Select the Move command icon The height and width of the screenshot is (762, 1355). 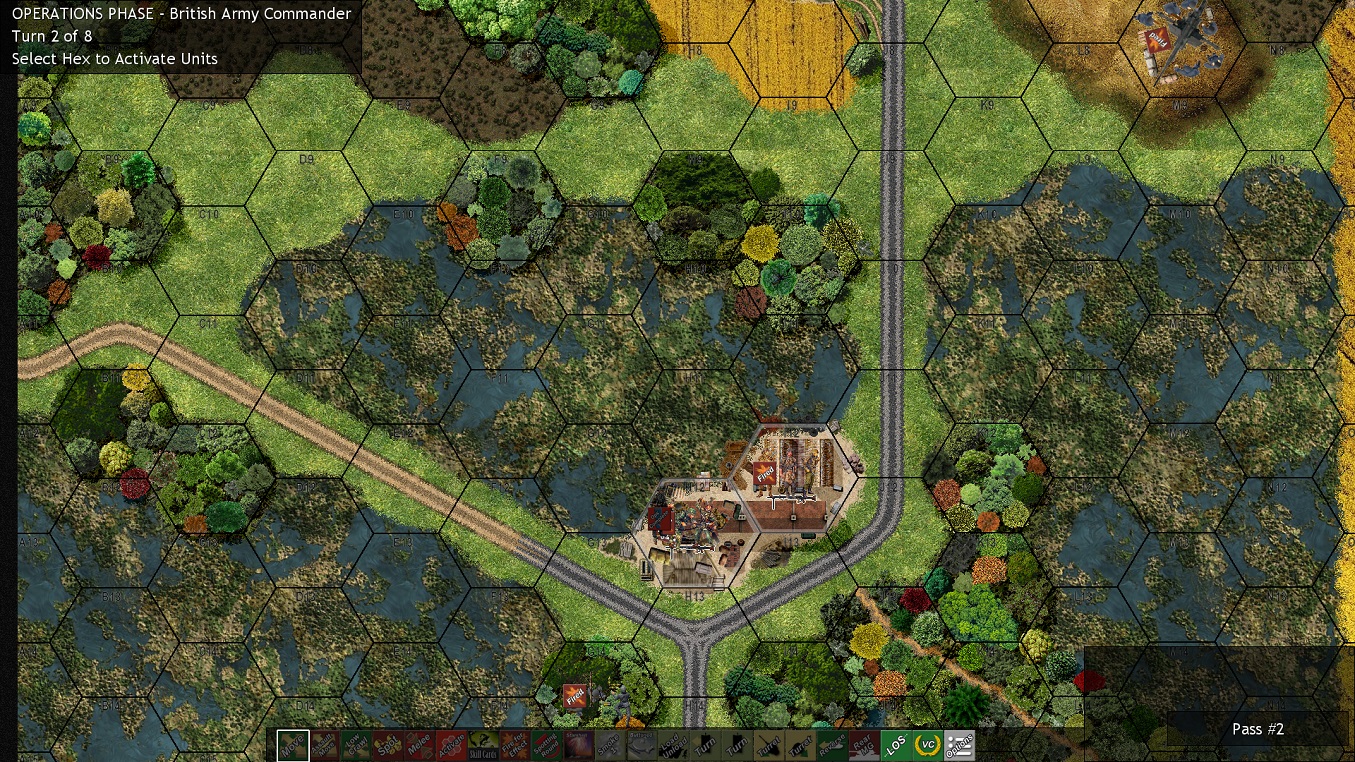tap(295, 745)
